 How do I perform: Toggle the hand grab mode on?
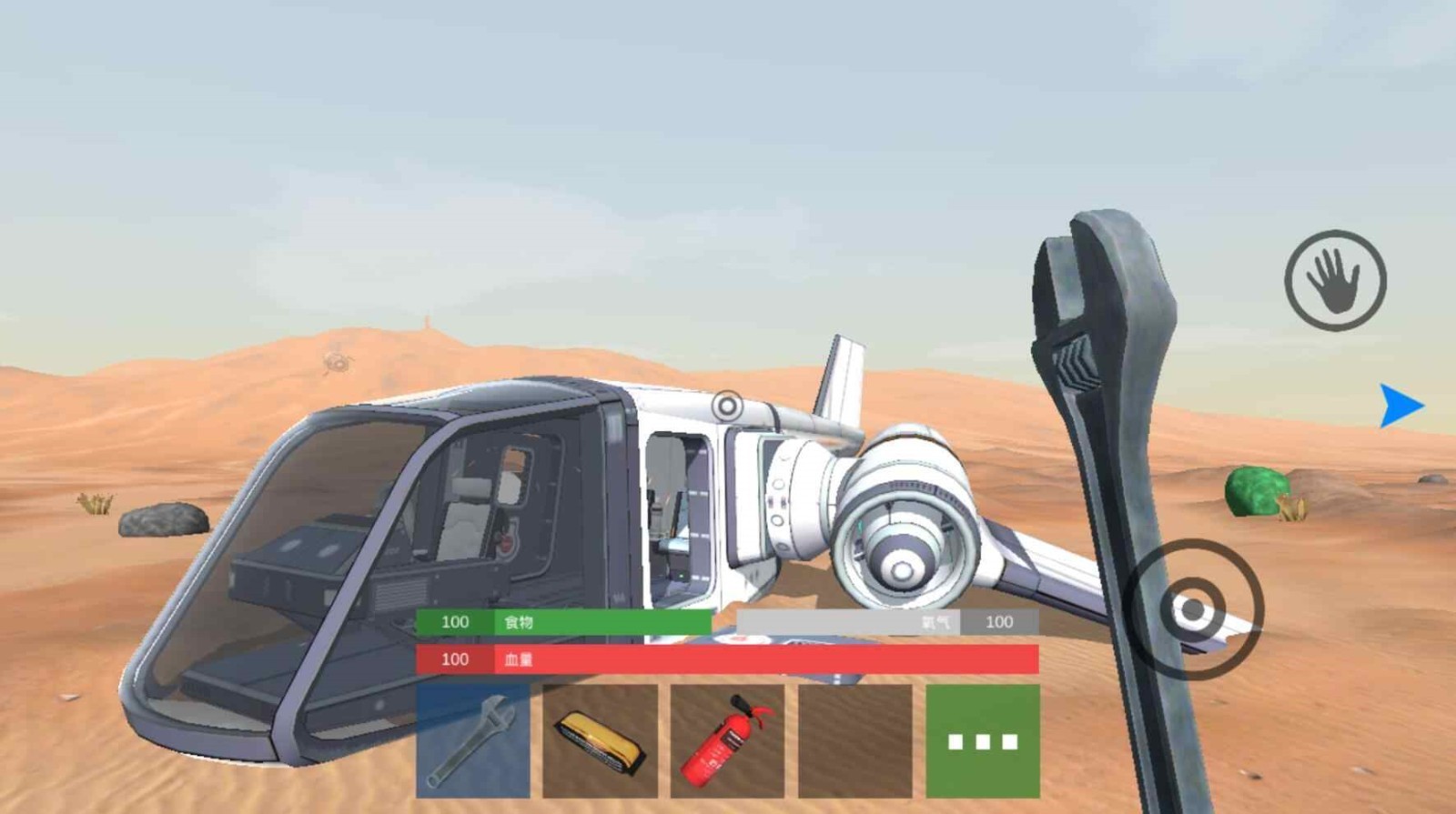pyautogui.click(x=1335, y=278)
